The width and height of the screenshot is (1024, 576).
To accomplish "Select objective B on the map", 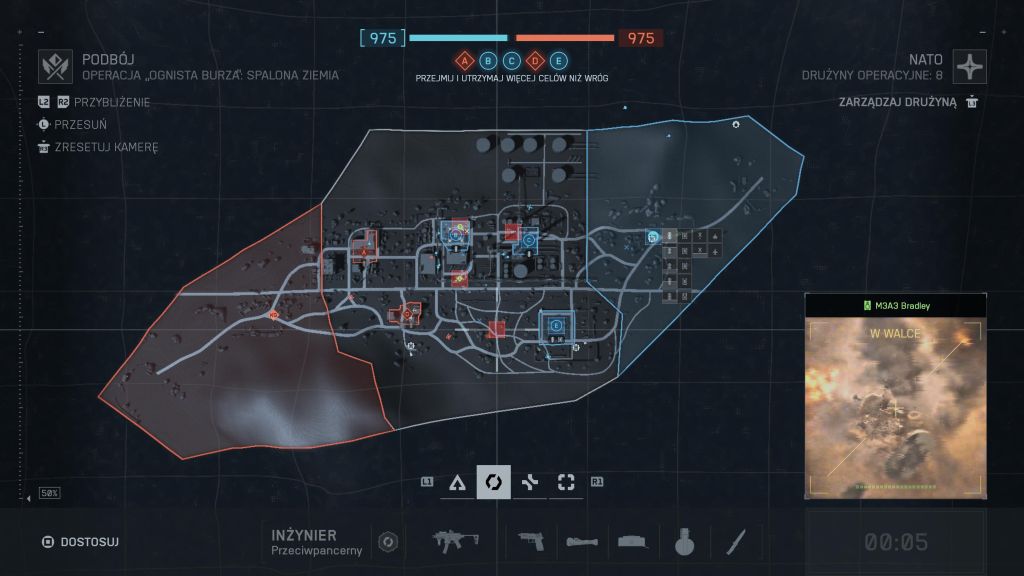I will [455, 232].
